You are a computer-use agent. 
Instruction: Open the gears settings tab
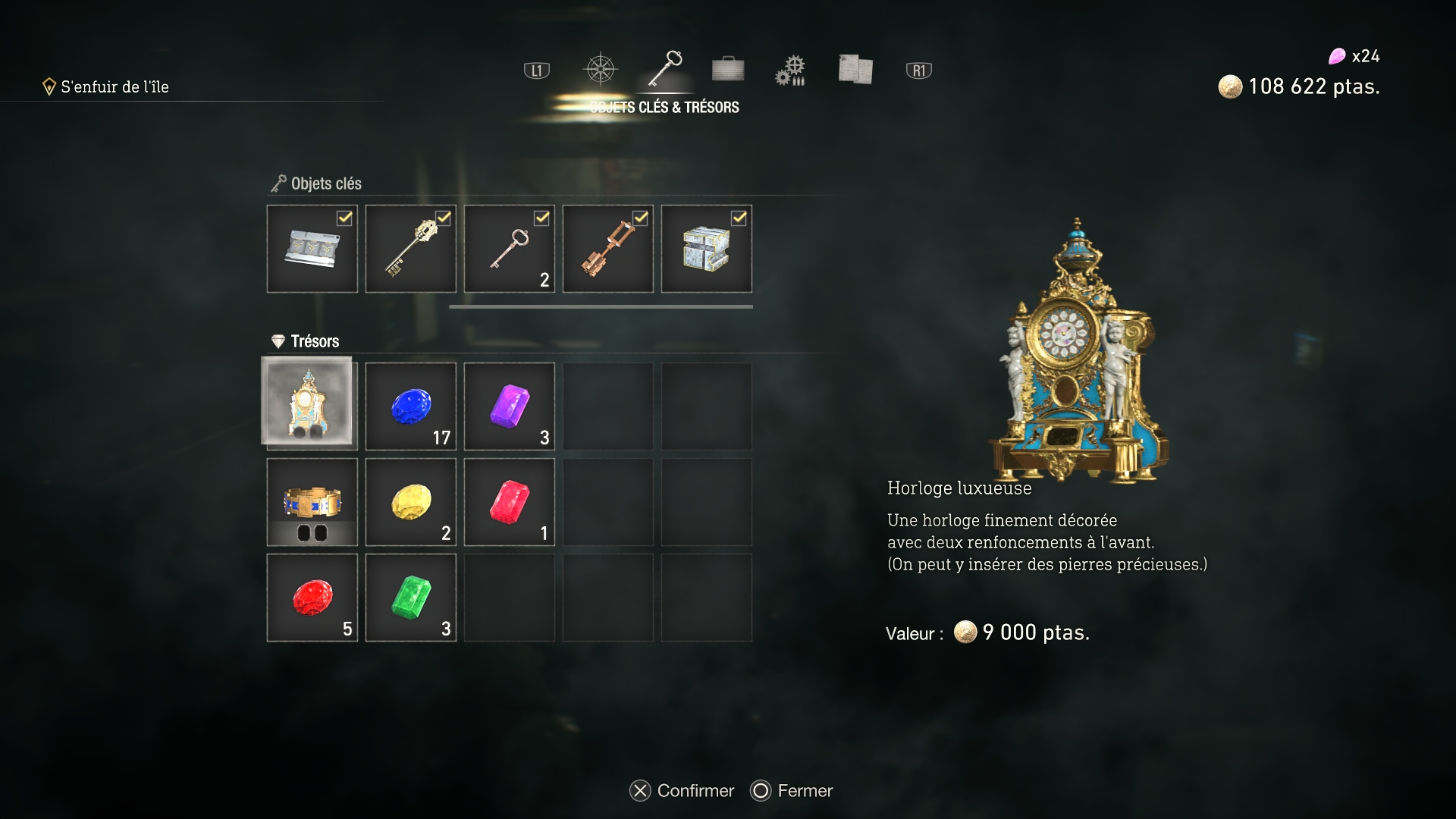790,70
